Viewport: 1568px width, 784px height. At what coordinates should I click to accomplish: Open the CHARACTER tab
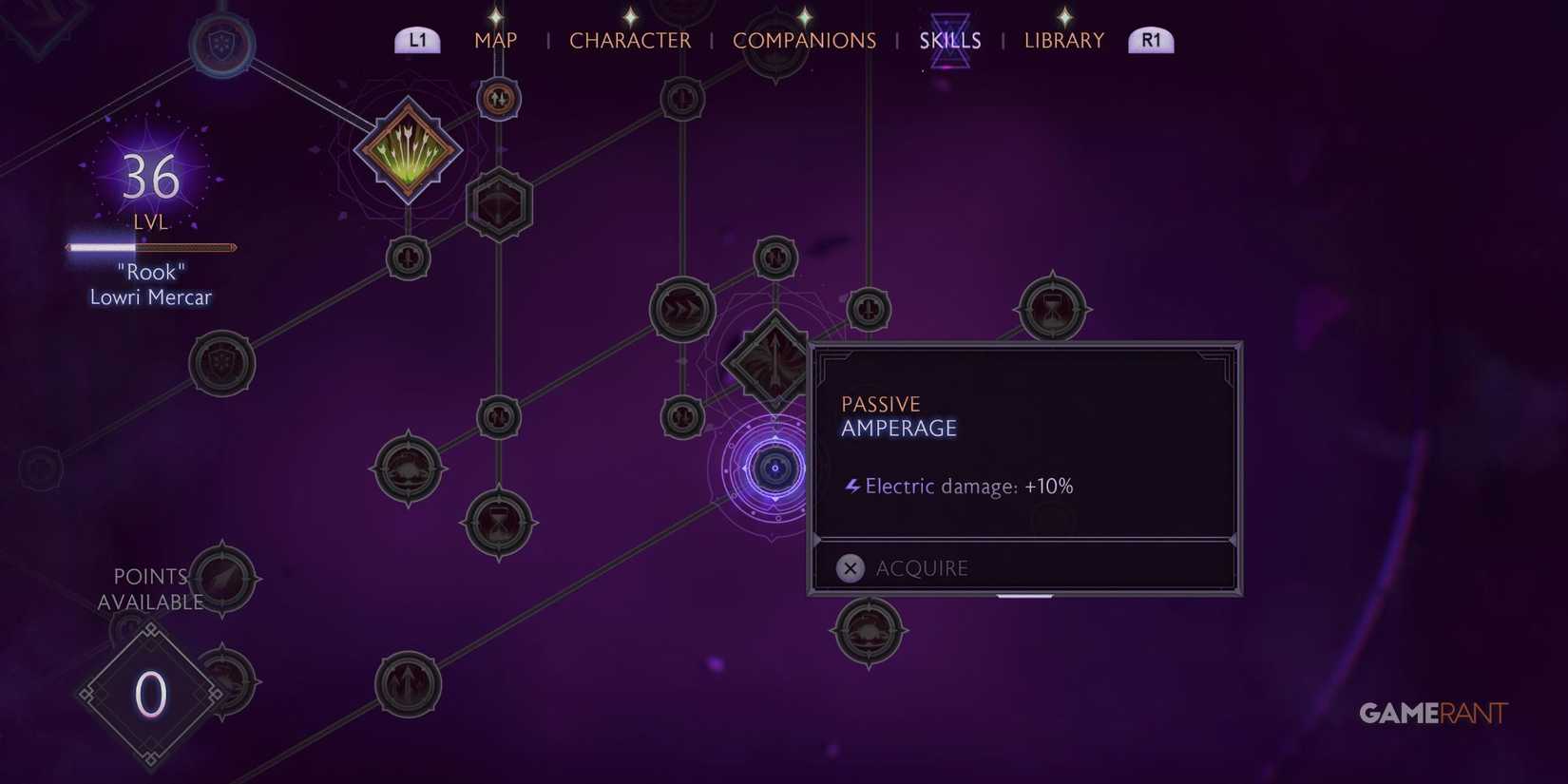coord(630,40)
